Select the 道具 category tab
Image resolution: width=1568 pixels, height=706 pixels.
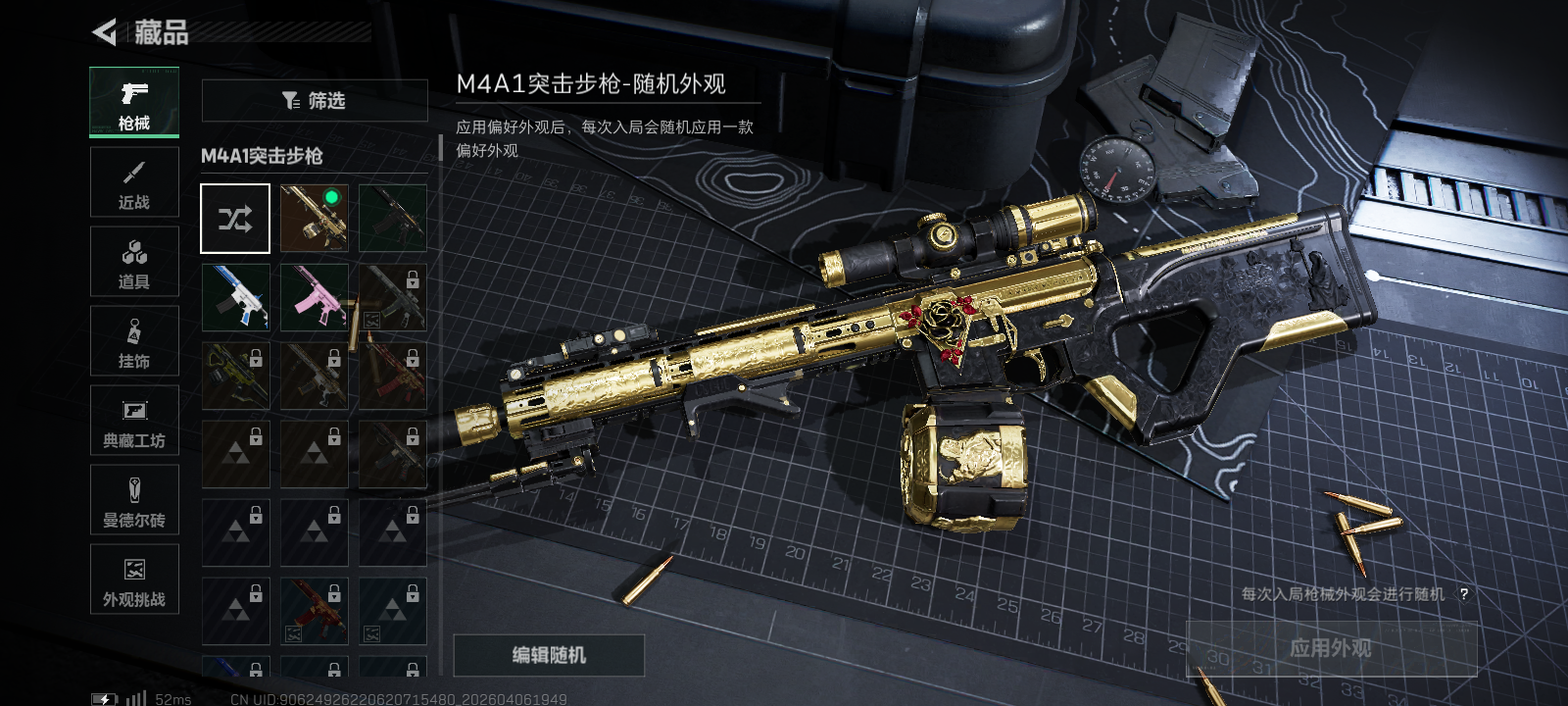[x=134, y=261]
